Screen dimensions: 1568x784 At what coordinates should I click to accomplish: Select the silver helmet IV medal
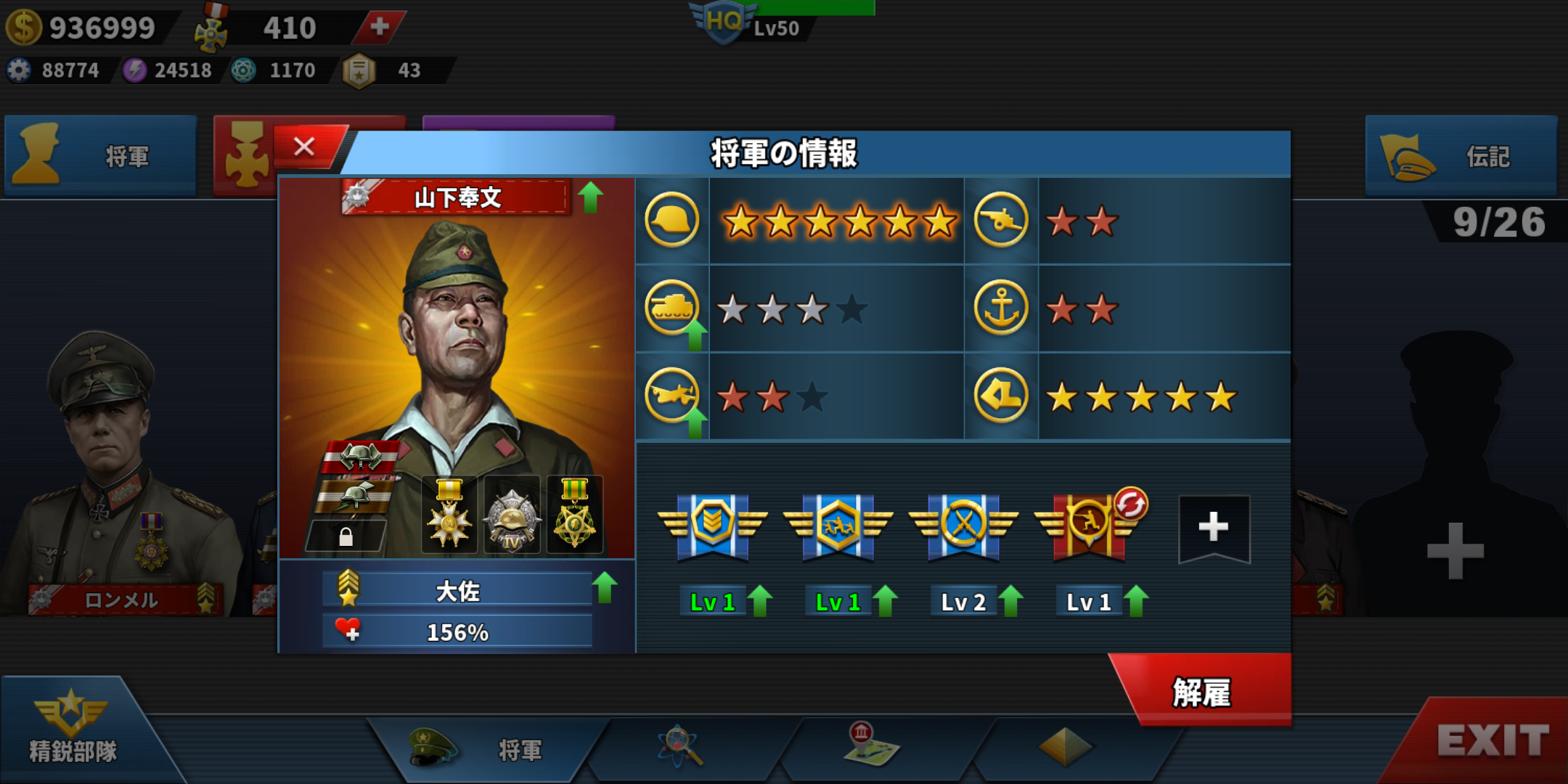coord(512,515)
